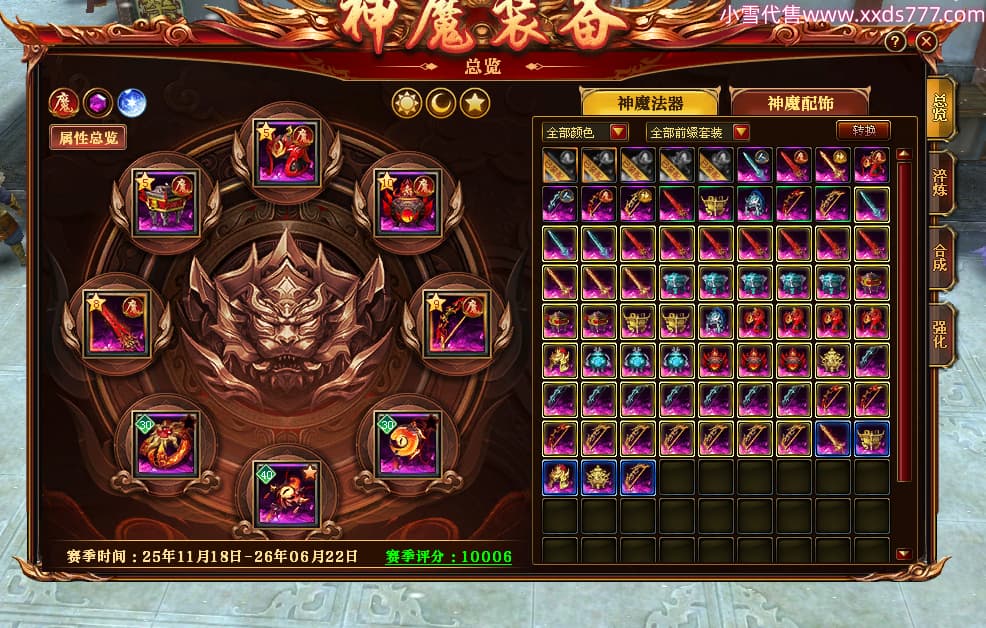
Task: Open the 强化 side tab
Action: pyautogui.click(x=941, y=335)
